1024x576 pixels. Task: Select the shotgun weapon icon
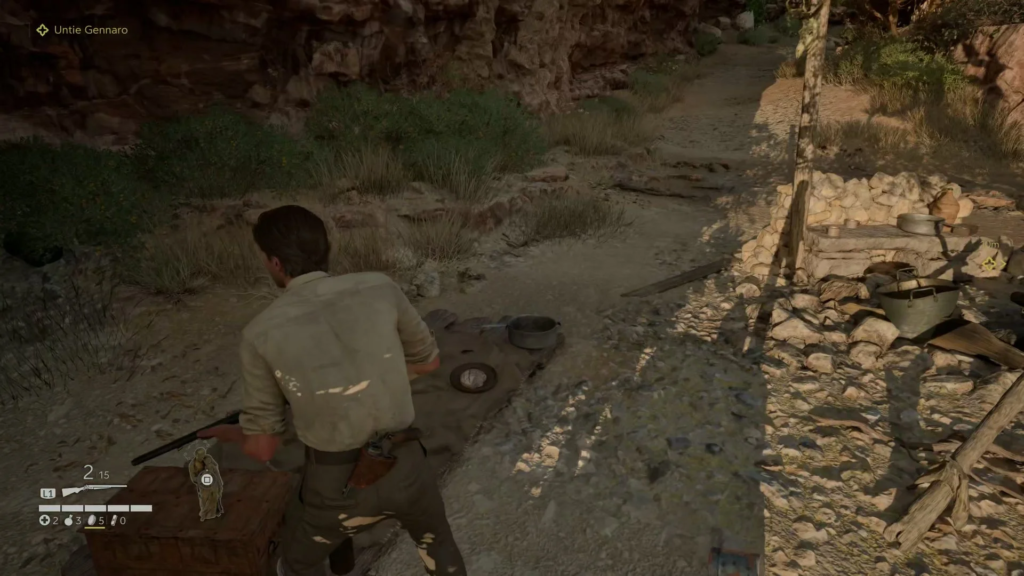(x=93, y=492)
